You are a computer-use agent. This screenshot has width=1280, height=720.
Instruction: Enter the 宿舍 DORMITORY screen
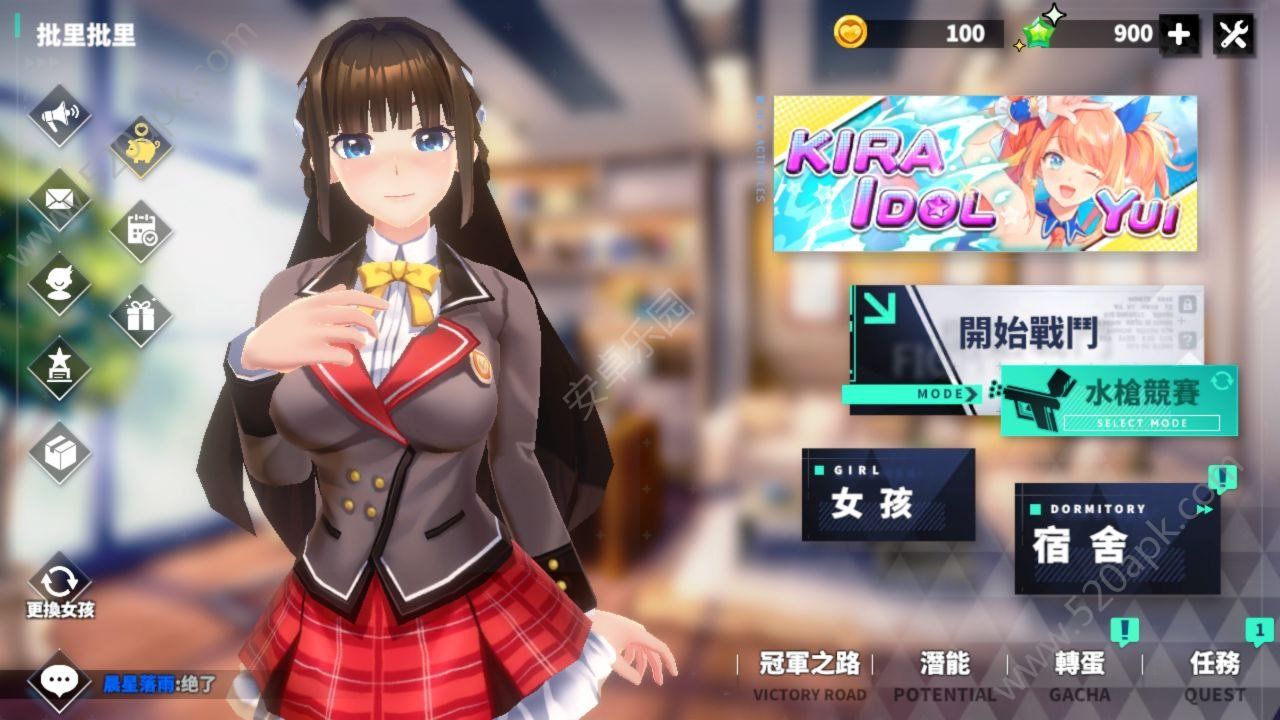pyautogui.click(x=1116, y=537)
